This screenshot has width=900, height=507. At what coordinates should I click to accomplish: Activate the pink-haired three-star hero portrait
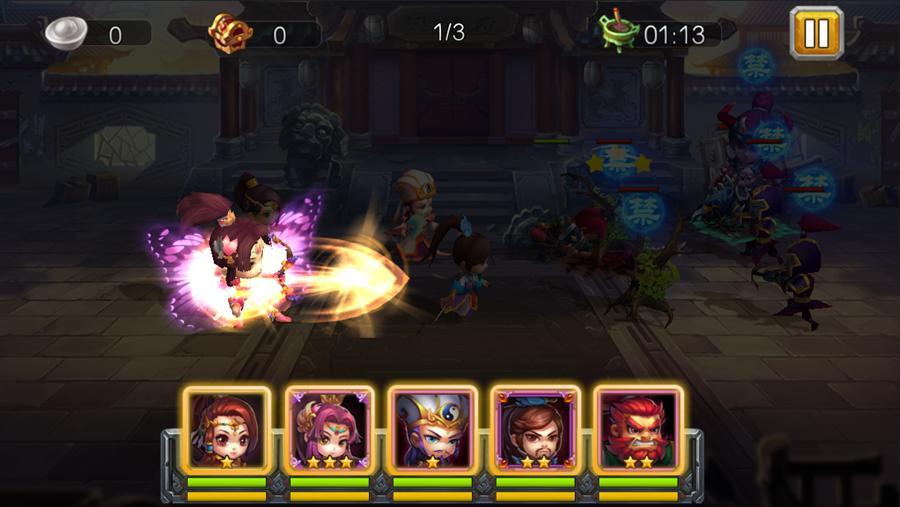pyautogui.click(x=329, y=430)
